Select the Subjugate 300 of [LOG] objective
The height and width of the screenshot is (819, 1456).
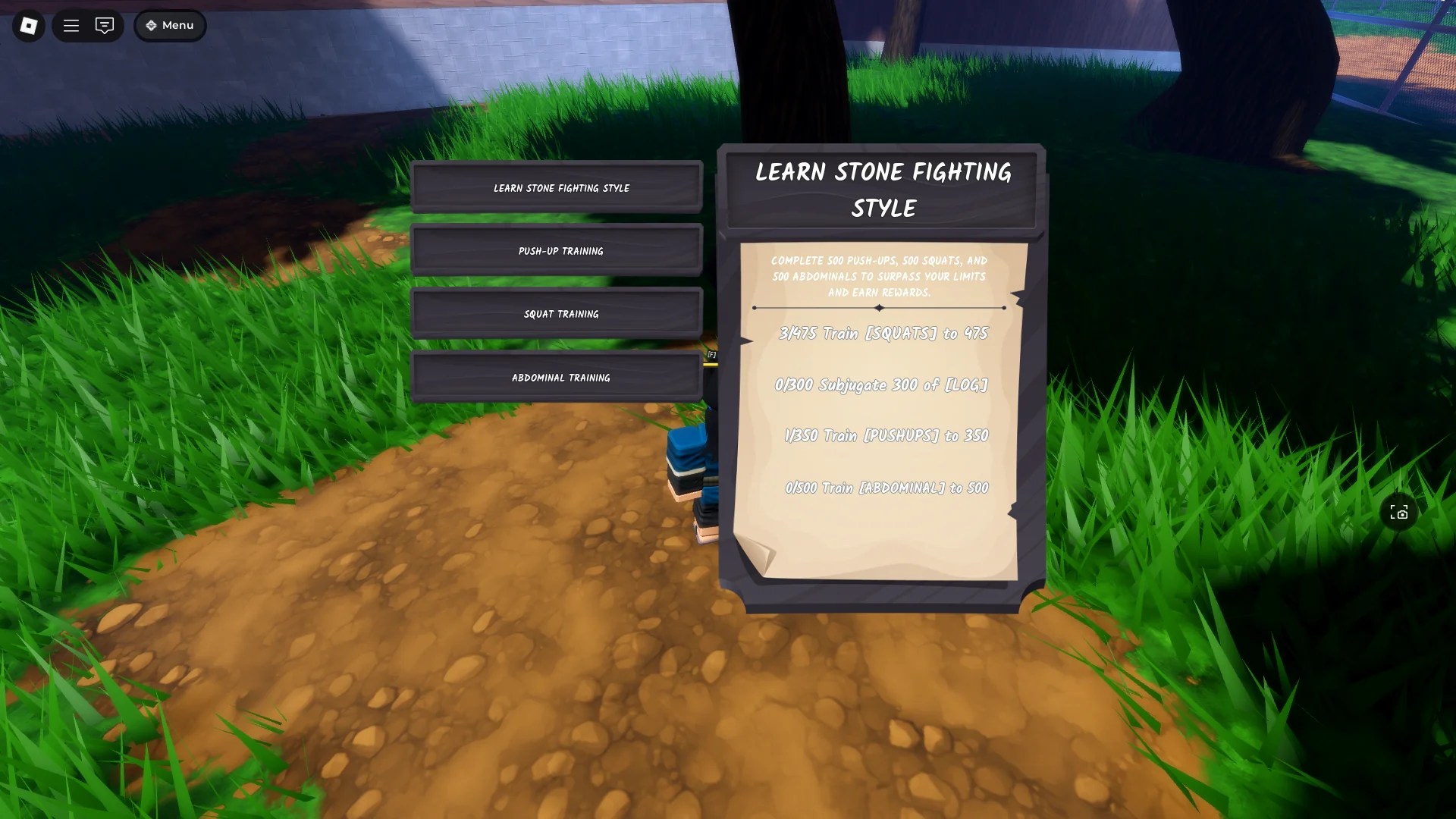point(882,385)
